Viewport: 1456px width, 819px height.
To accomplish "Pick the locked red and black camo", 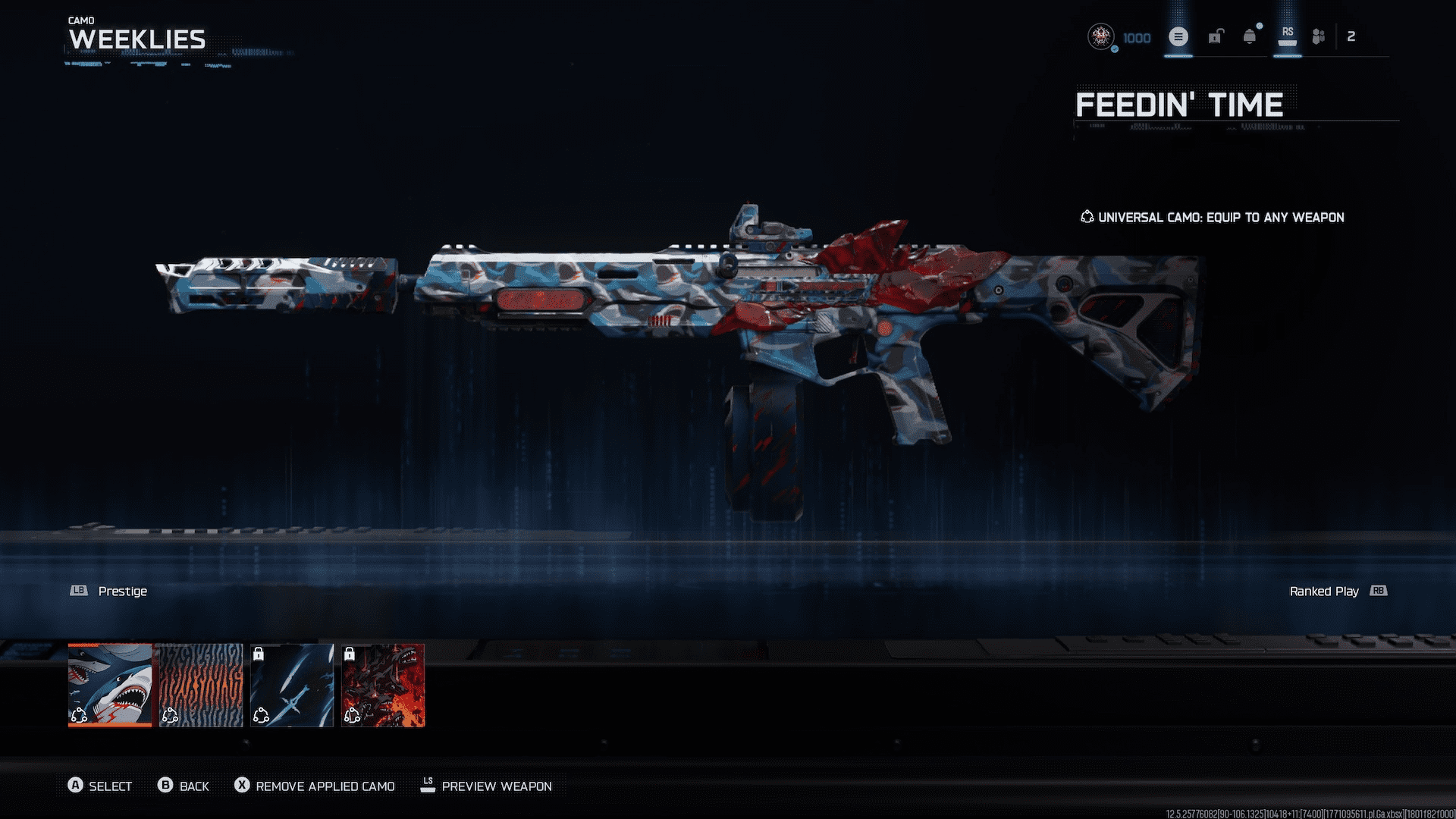I will coord(383,685).
